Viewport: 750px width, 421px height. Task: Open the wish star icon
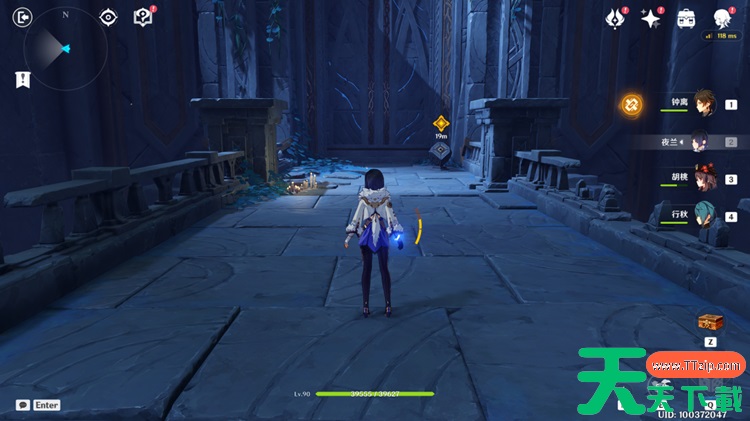point(651,18)
